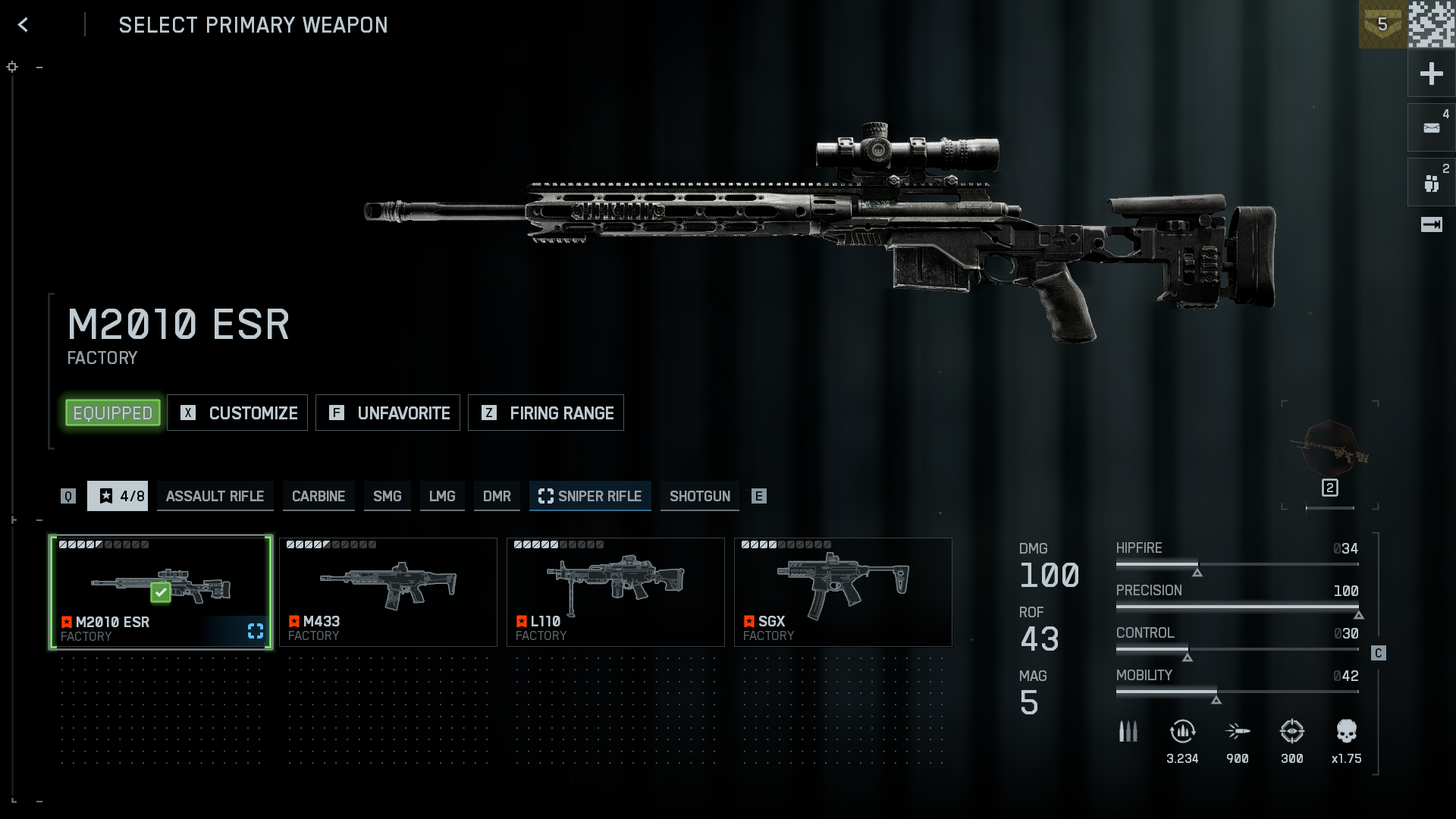1456x819 pixels.
Task: Open the mail icon with badge 4
Action: click(1431, 128)
